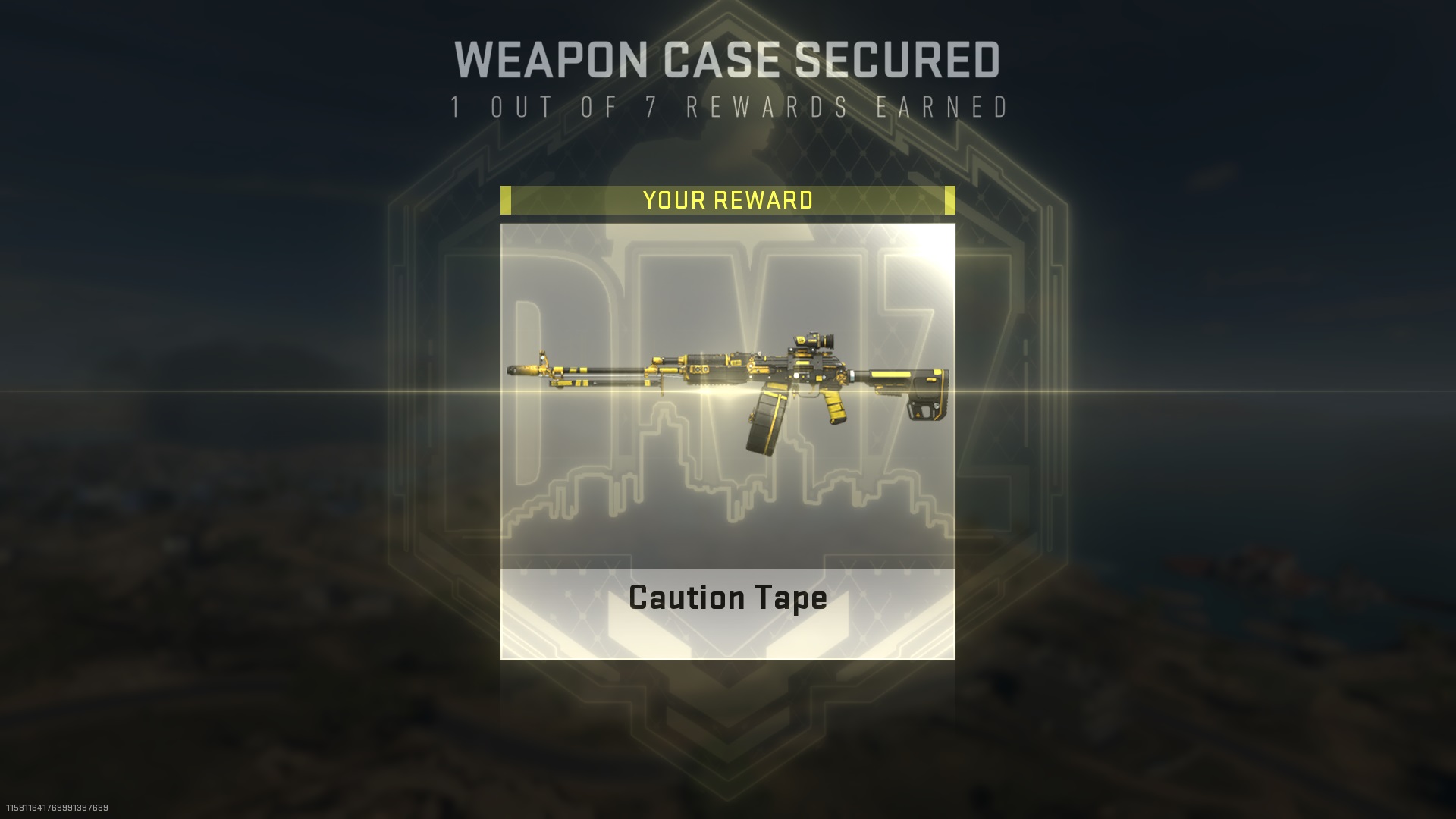Open the Caution Tape reward details
The height and width of the screenshot is (819, 1456).
click(x=728, y=440)
